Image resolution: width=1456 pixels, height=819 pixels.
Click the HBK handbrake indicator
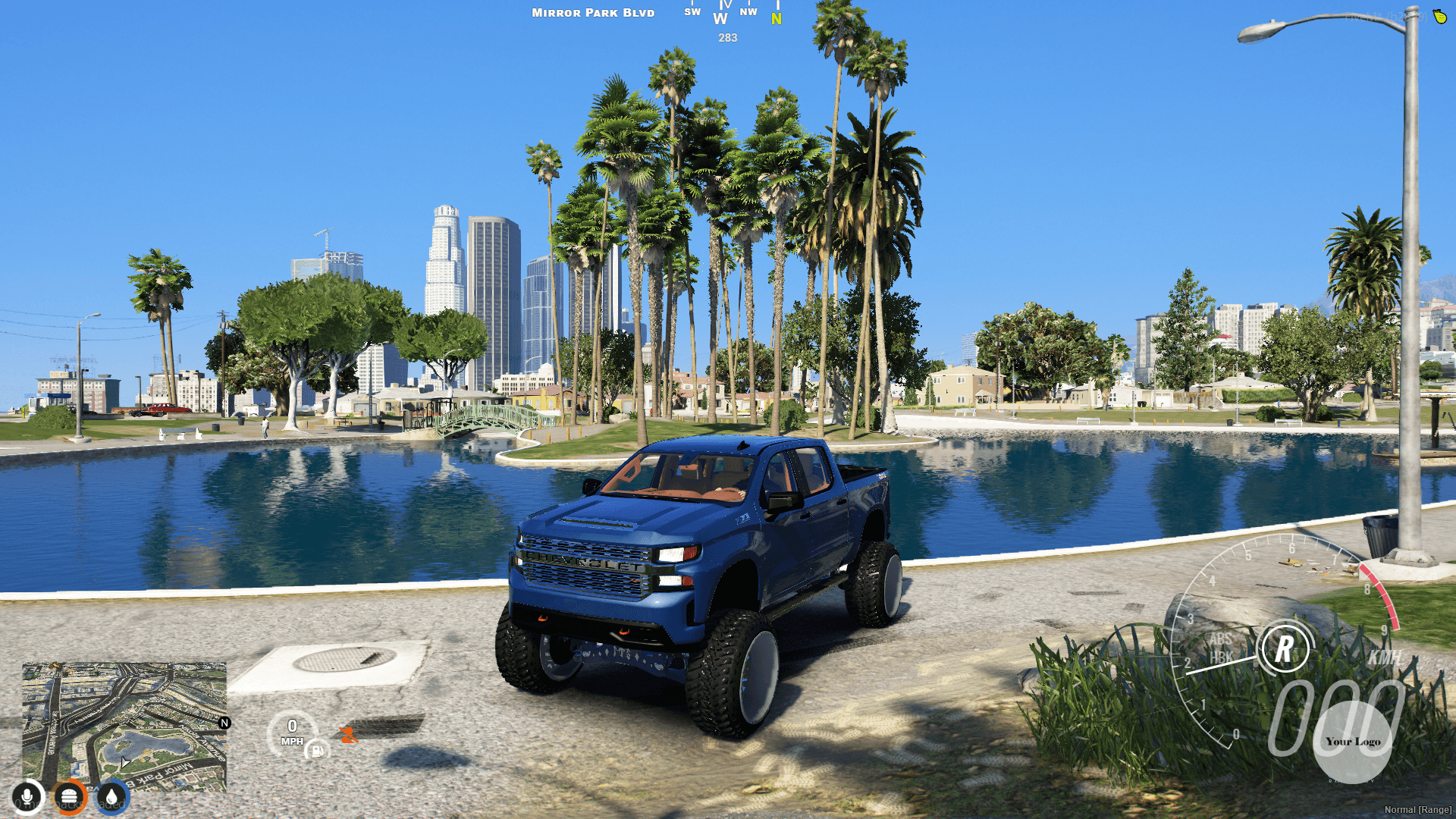click(1221, 656)
